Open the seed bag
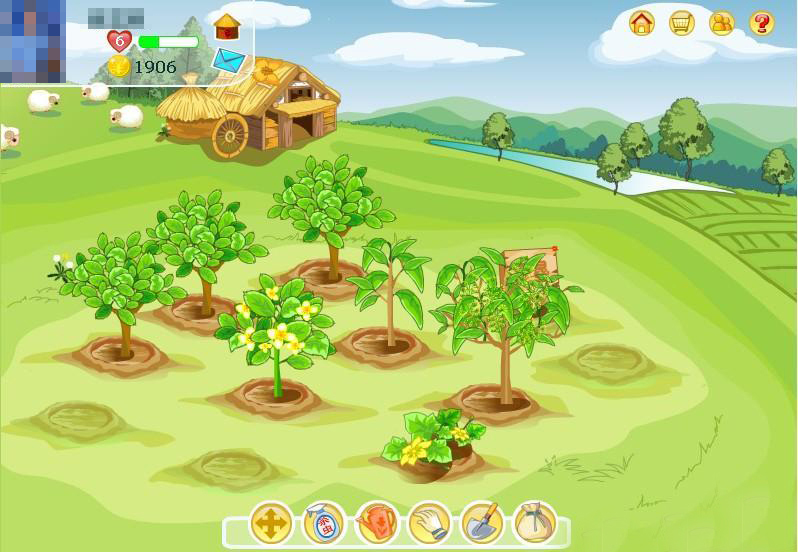This screenshot has height=552, width=798. 534,523
